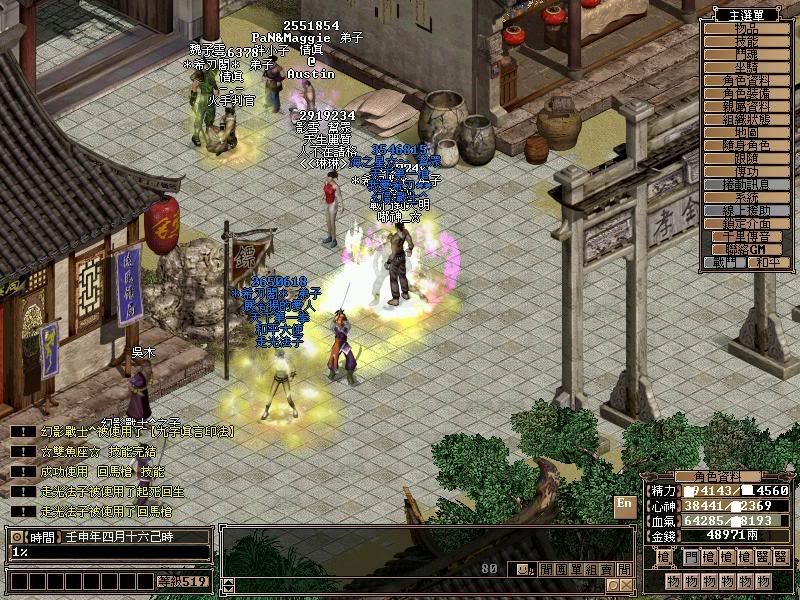Open the 地圖 map entry
This screenshot has height=600, width=800.
746,132
